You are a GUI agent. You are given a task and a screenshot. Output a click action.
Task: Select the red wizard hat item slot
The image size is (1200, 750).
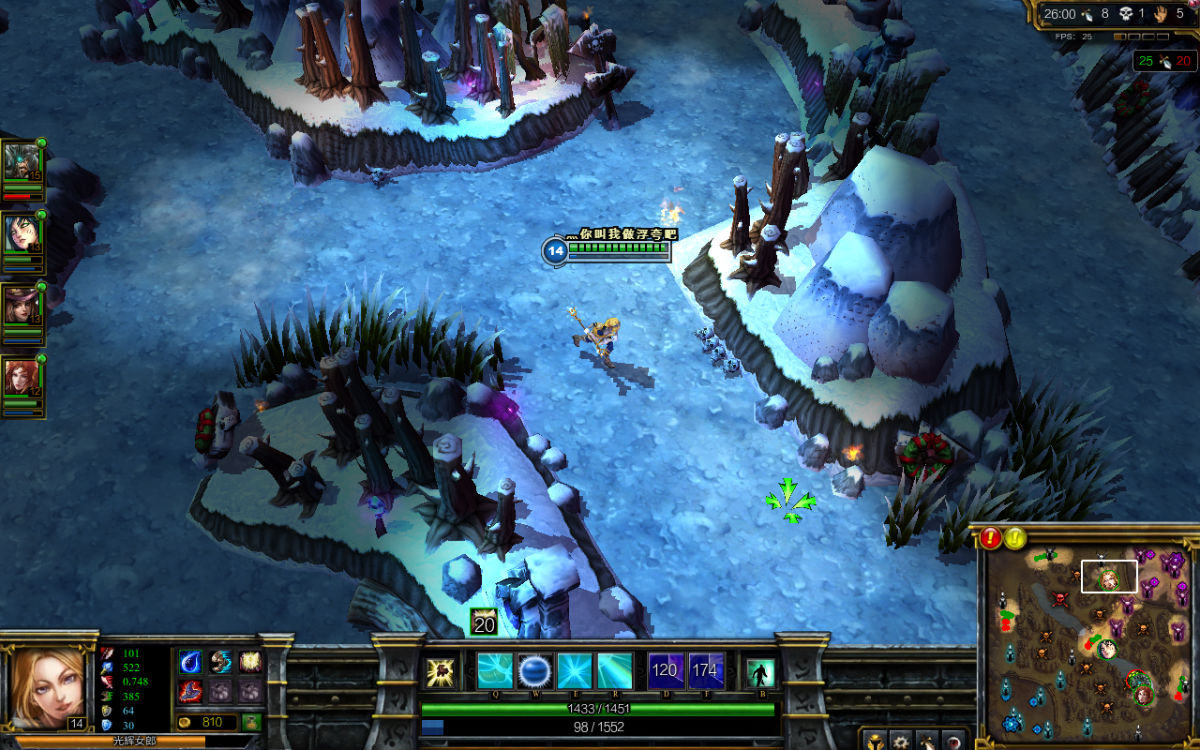[190, 691]
